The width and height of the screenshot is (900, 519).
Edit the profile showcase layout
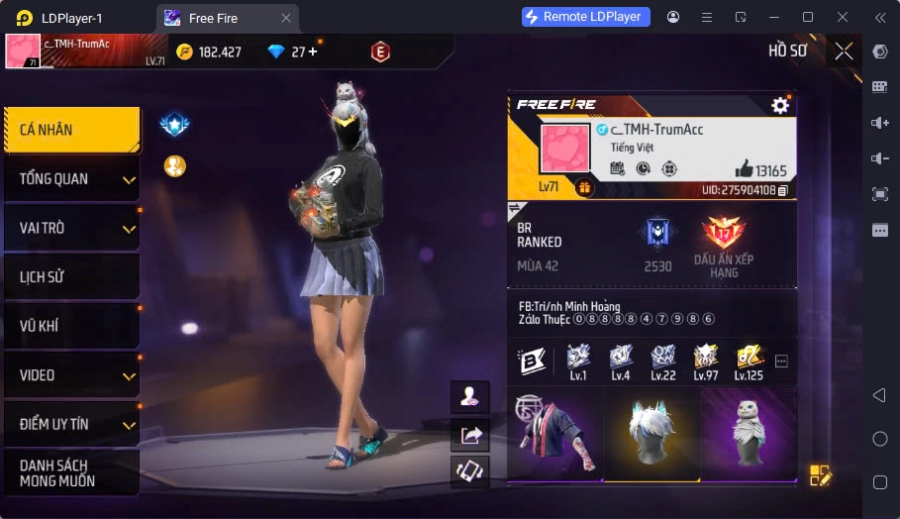pos(820,475)
